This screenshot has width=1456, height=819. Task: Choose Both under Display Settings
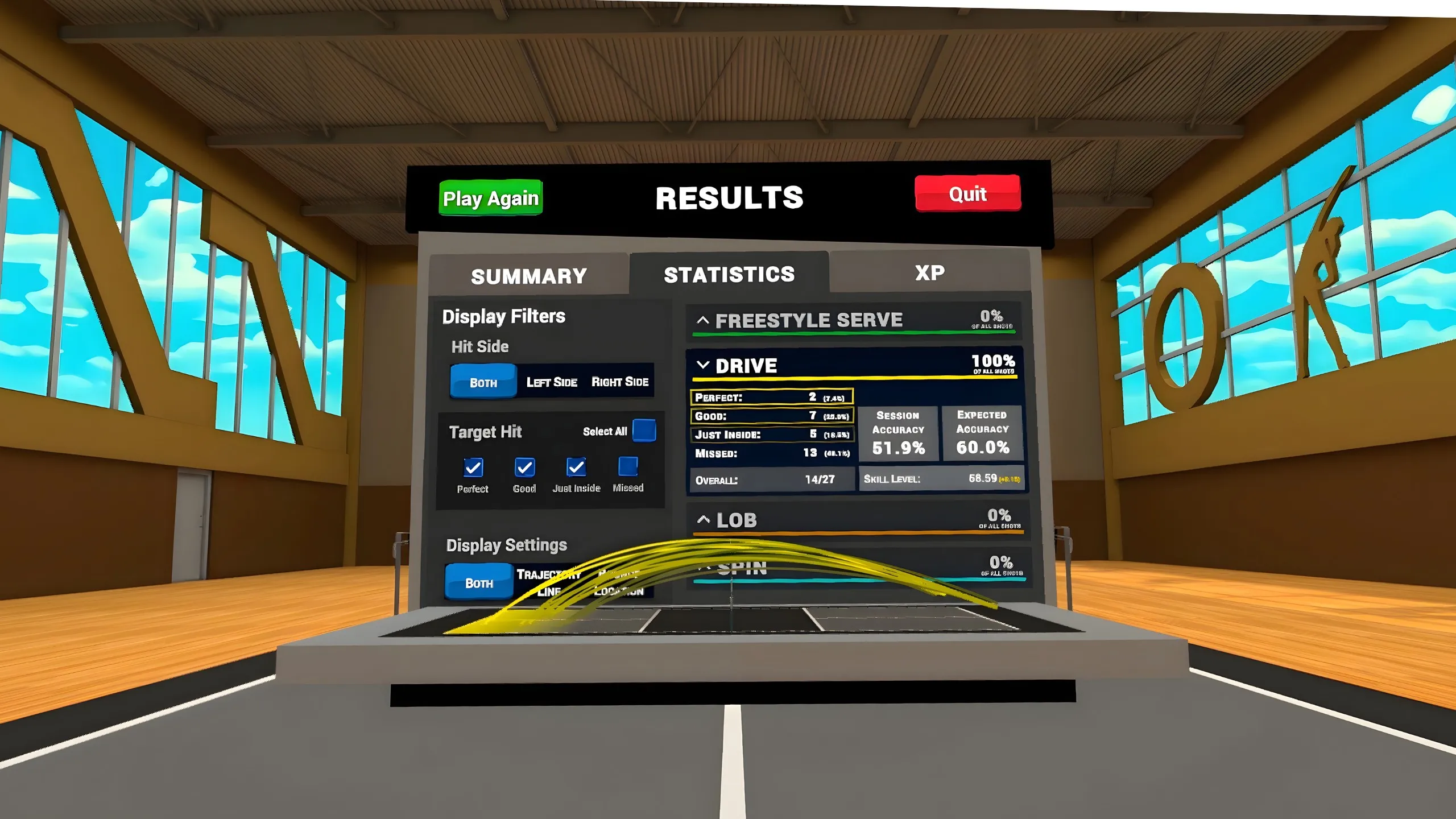[479, 583]
